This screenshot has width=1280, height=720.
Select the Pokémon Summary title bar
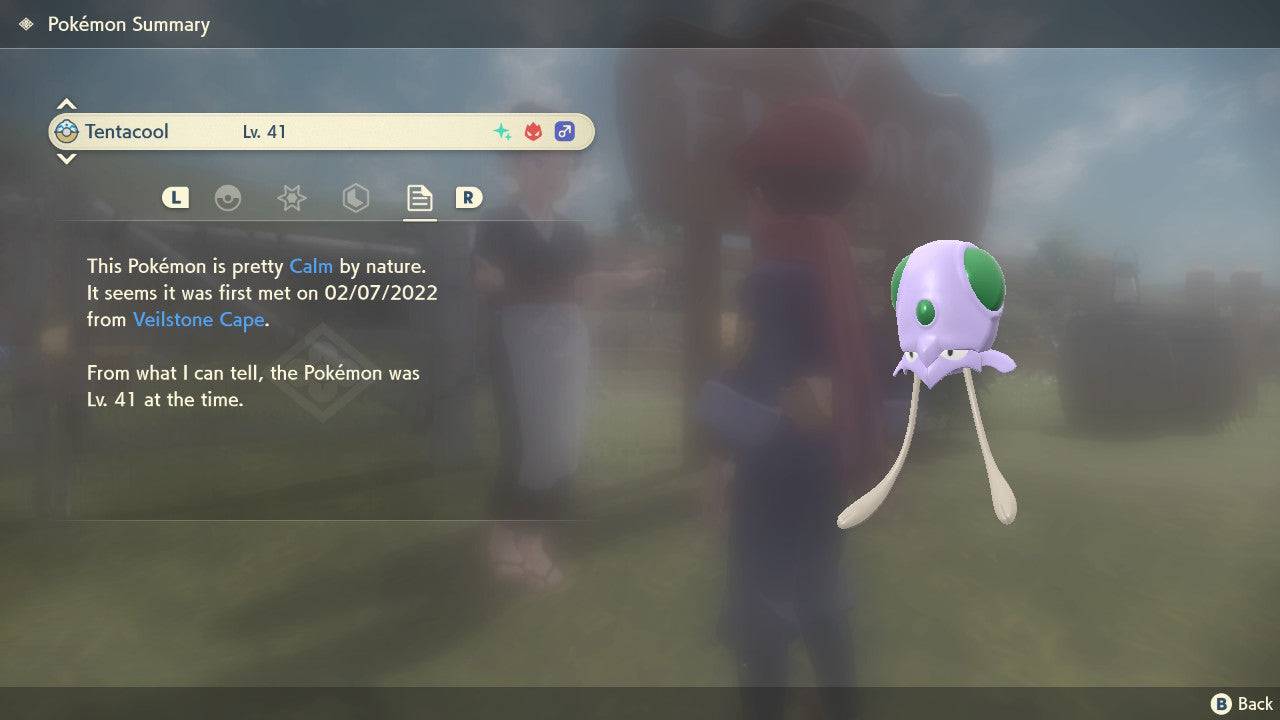tap(128, 23)
